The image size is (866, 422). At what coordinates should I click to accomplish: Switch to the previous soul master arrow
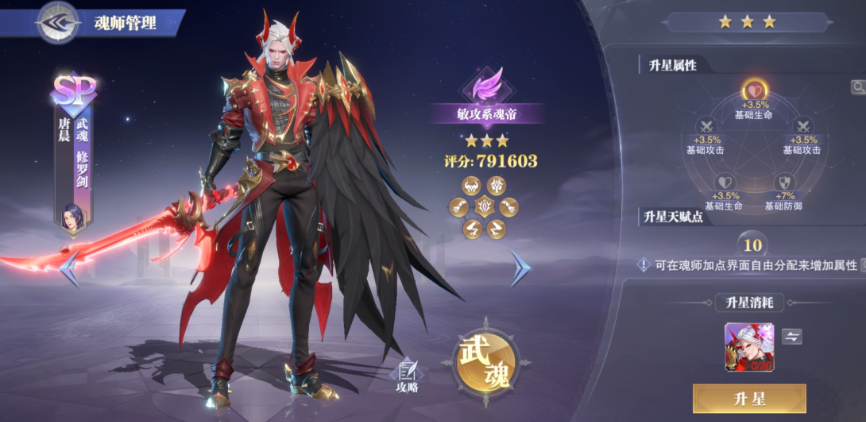pyautogui.click(x=70, y=267)
